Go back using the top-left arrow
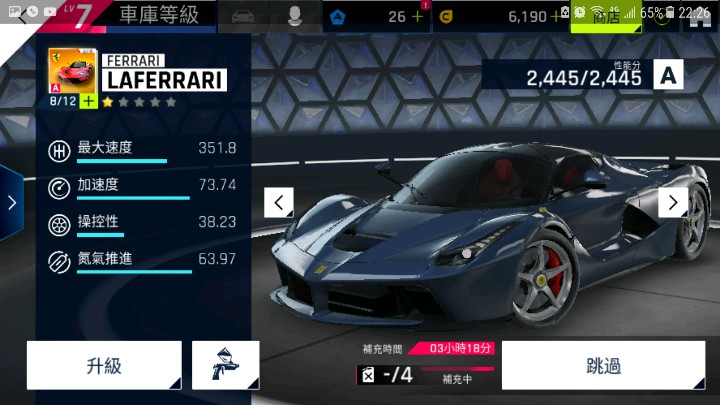 (22, 16)
